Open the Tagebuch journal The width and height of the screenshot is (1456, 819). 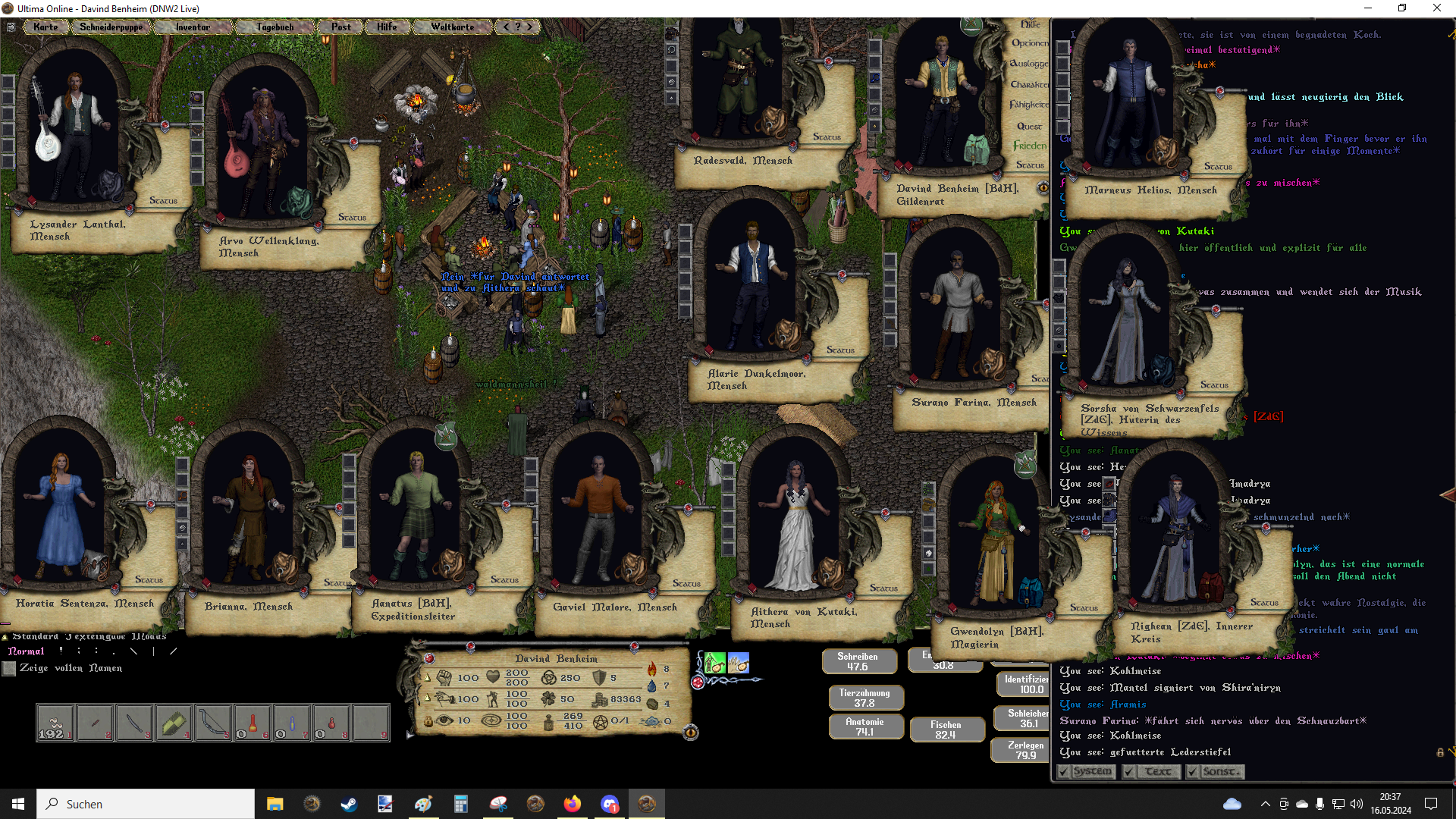275,27
